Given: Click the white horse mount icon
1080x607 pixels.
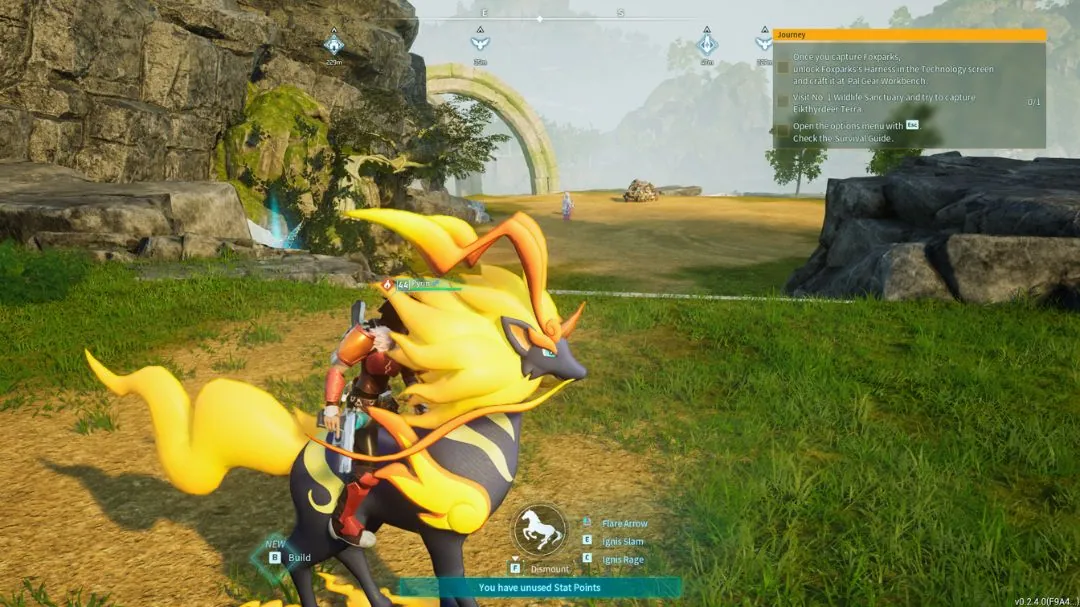Looking at the screenshot, I should [x=540, y=529].
